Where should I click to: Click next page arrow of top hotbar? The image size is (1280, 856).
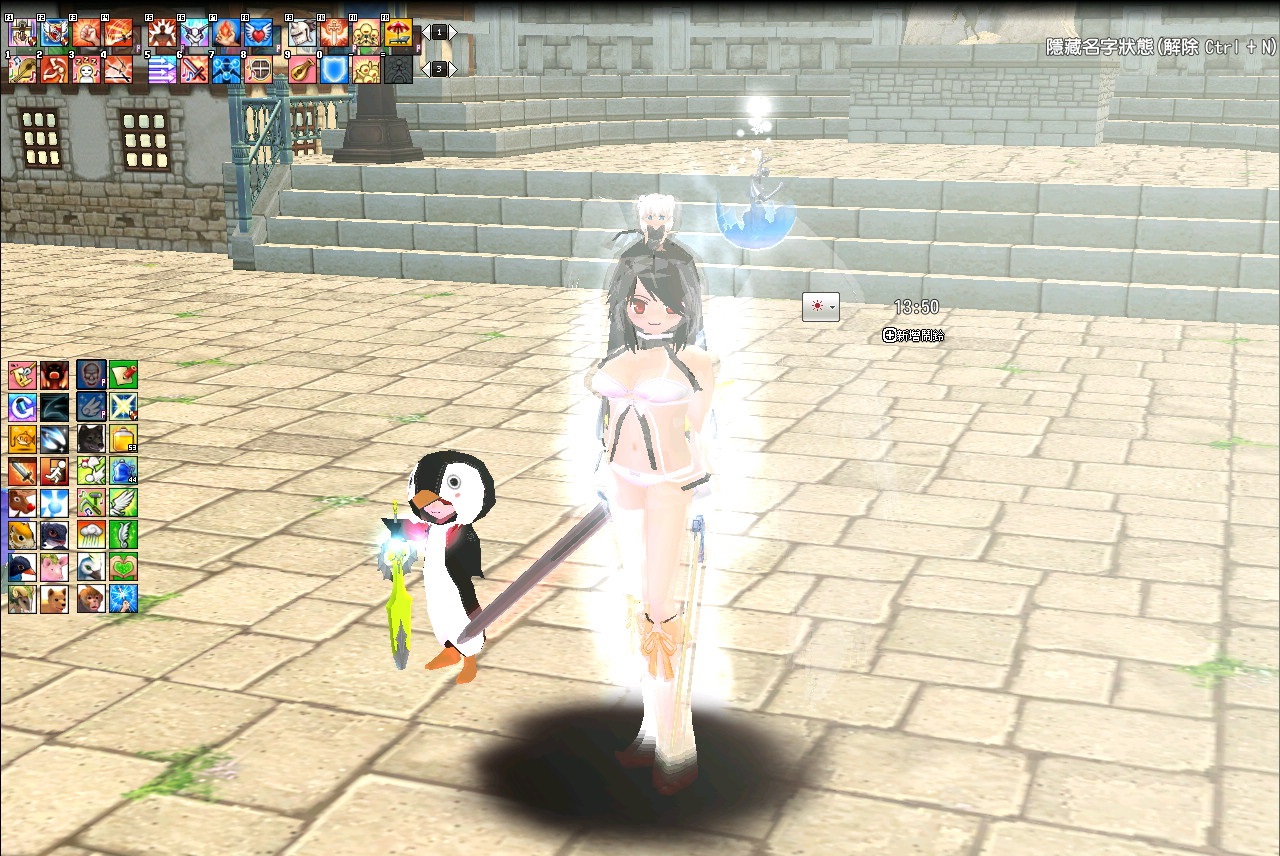point(453,33)
